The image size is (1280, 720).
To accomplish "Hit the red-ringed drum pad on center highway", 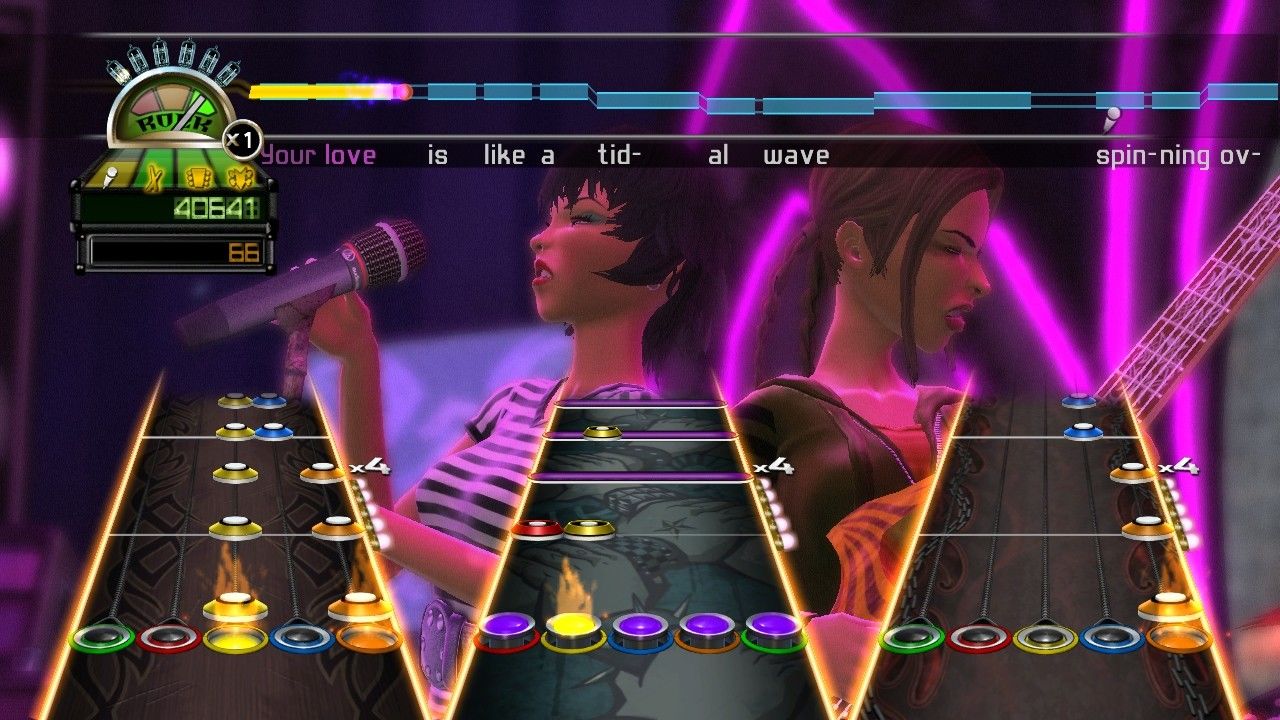I will pyautogui.click(x=506, y=630).
